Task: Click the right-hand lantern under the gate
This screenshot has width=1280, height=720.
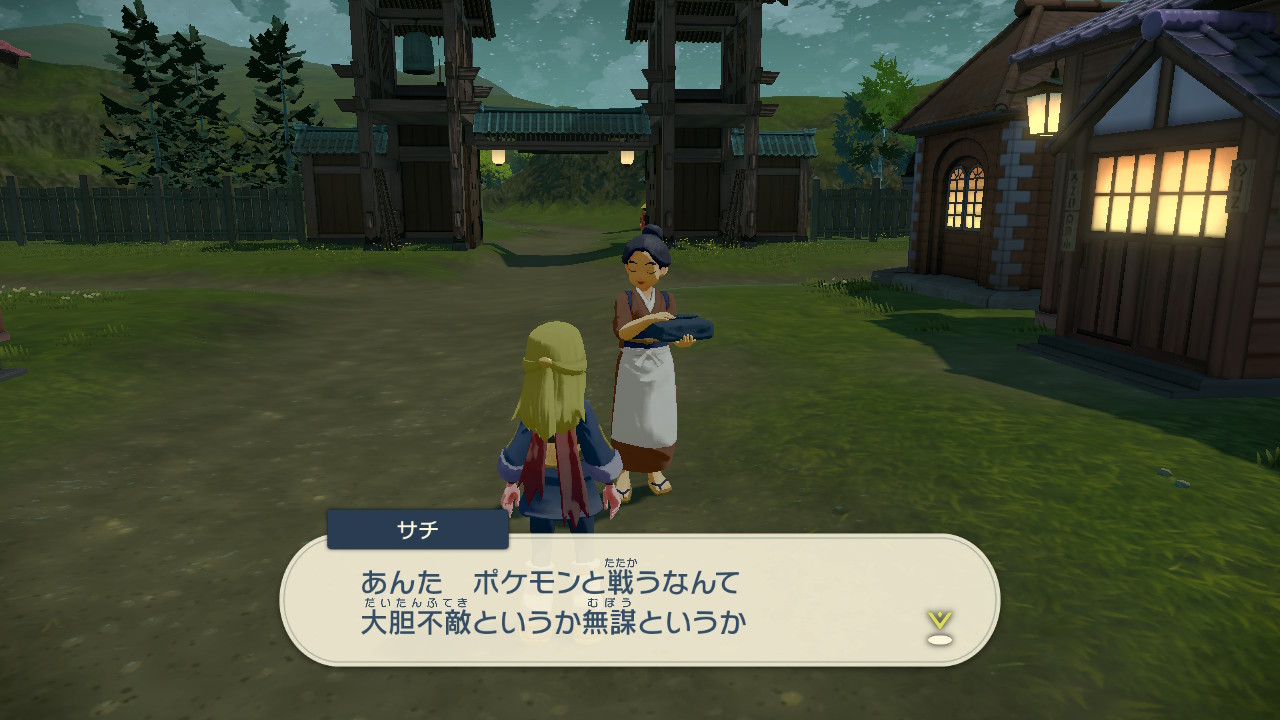Action: (x=626, y=157)
